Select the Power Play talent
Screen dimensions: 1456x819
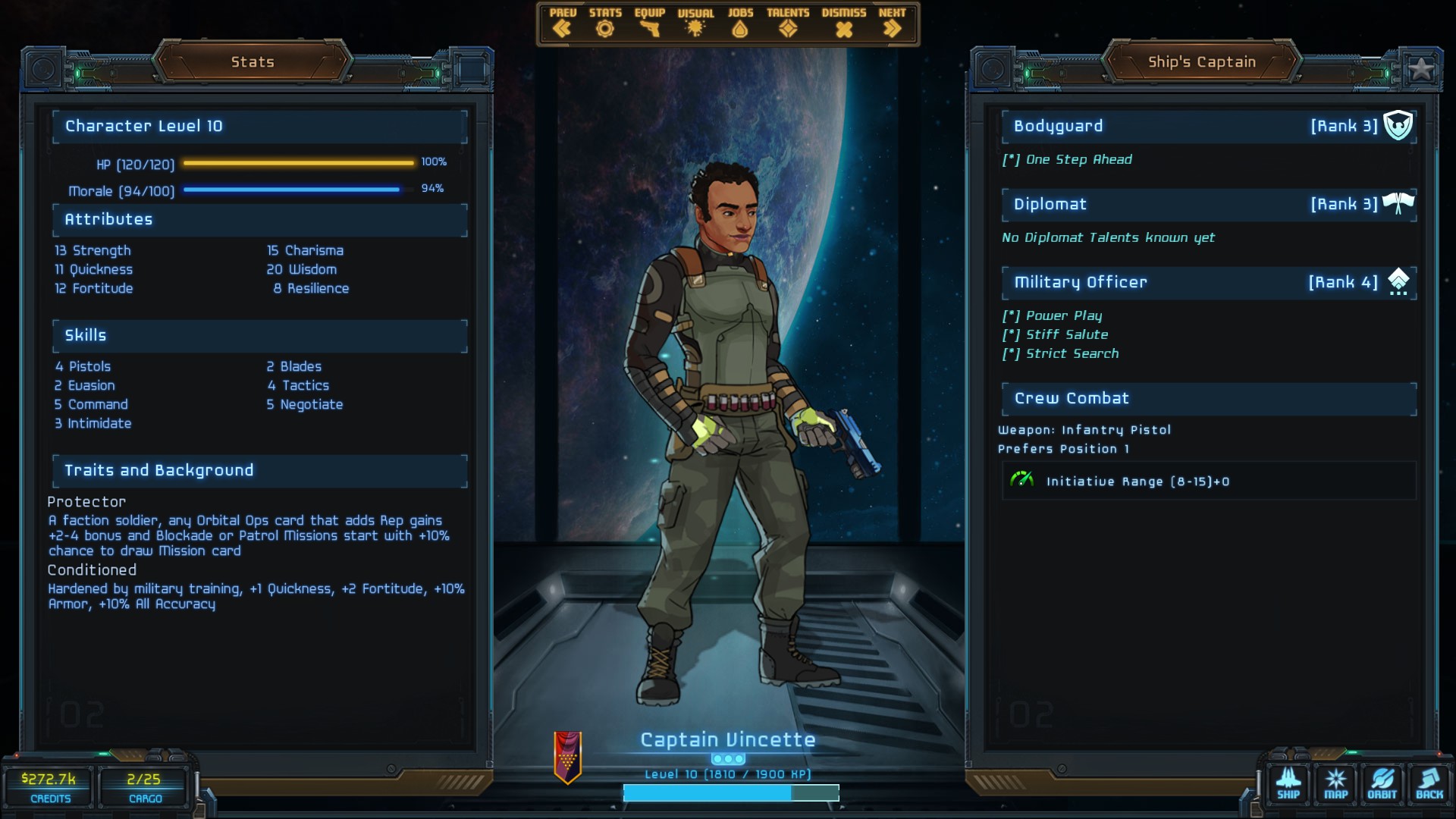tap(1063, 316)
